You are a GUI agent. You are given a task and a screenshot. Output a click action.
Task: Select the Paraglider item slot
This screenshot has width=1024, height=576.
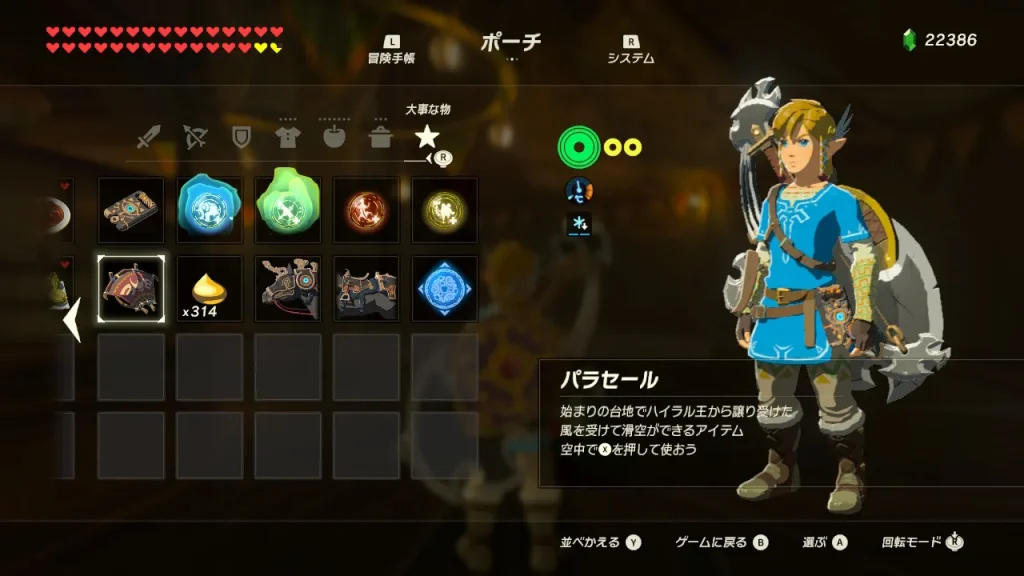(x=131, y=289)
